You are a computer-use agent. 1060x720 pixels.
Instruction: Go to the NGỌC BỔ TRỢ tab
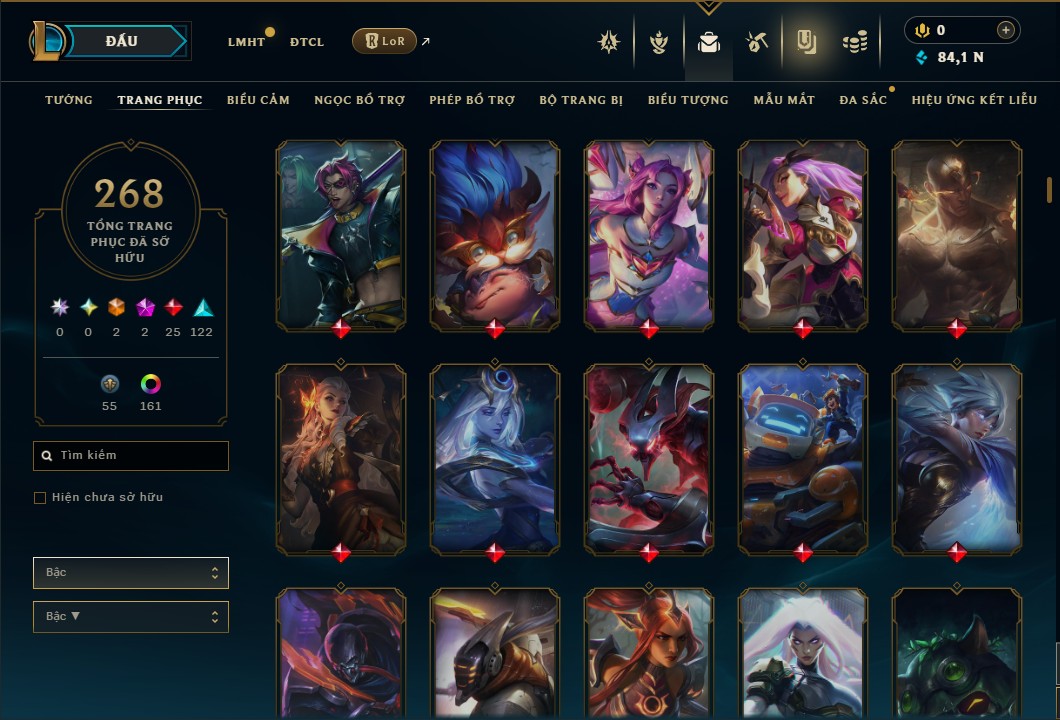(359, 100)
